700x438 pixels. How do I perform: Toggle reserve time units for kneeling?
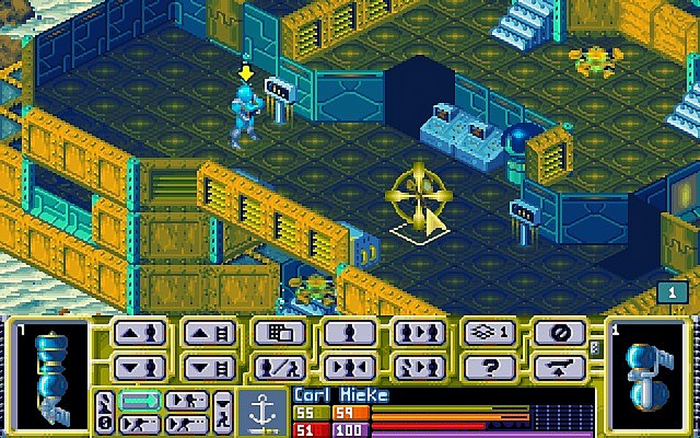pos(224,411)
